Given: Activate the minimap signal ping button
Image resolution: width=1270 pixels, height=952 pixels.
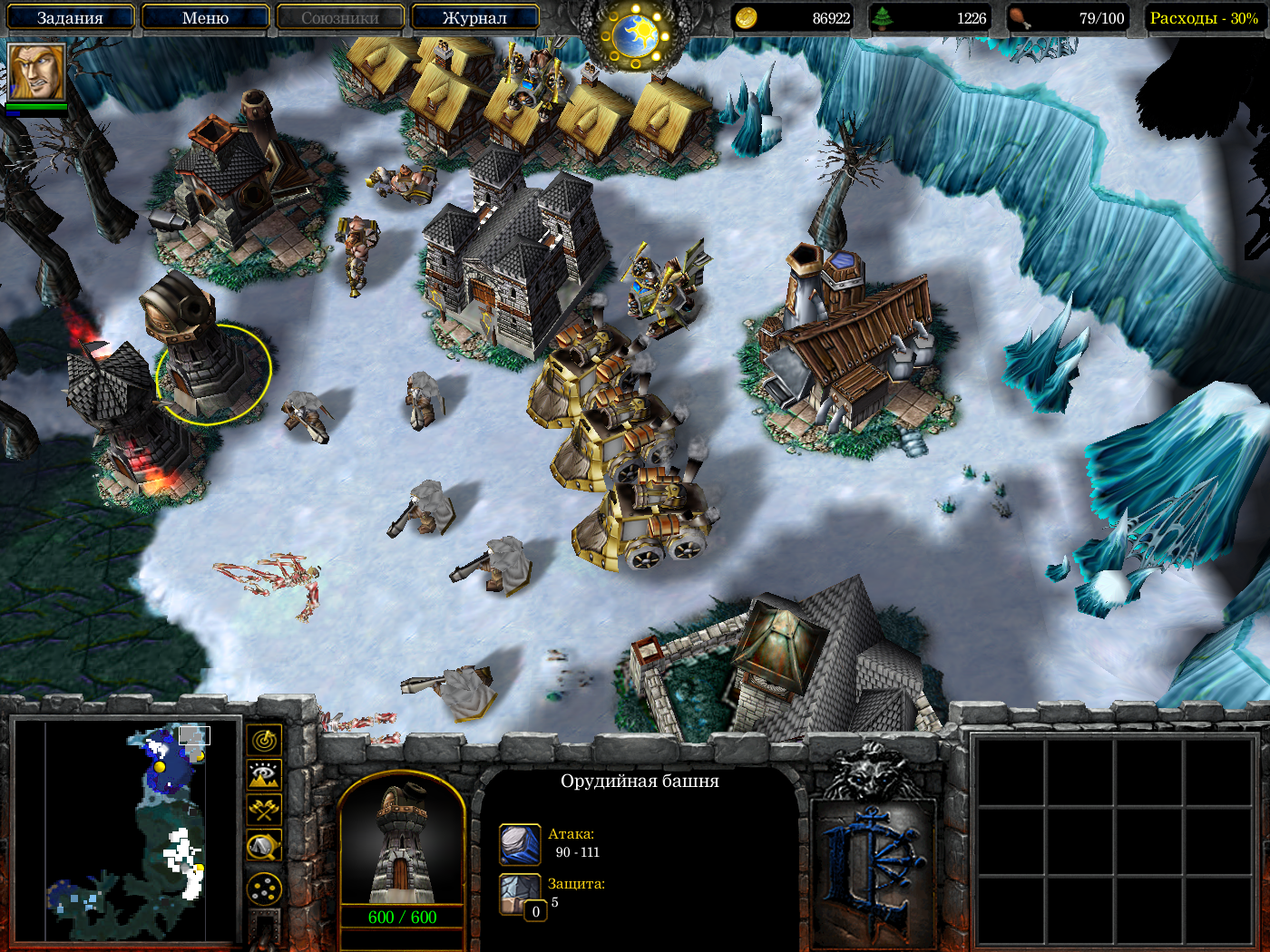Looking at the screenshot, I should point(264,741).
